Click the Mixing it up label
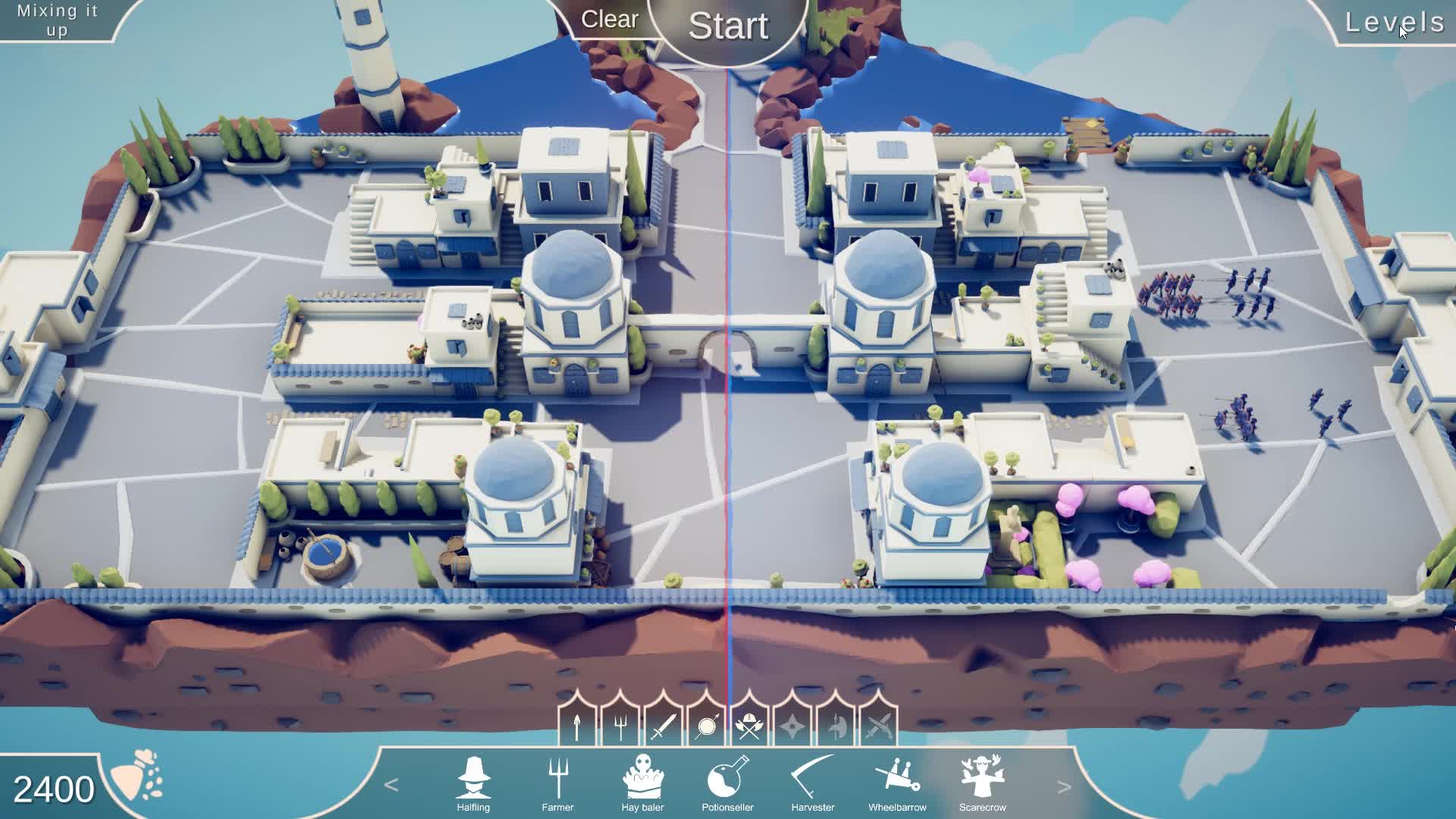The width and height of the screenshot is (1456, 819). [57, 19]
